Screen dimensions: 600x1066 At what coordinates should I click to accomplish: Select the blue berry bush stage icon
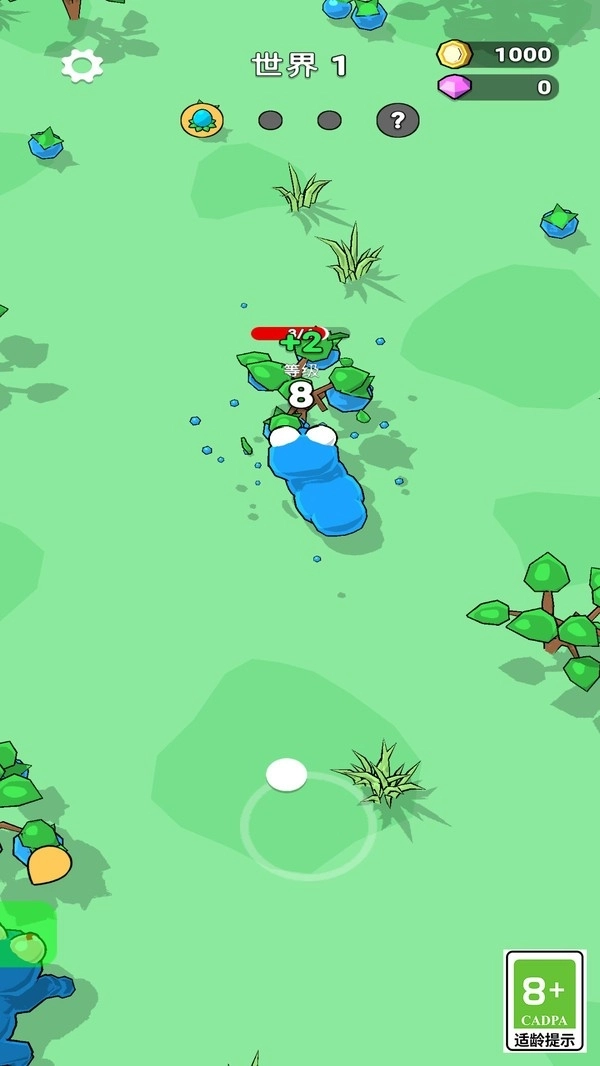click(202, 120)
